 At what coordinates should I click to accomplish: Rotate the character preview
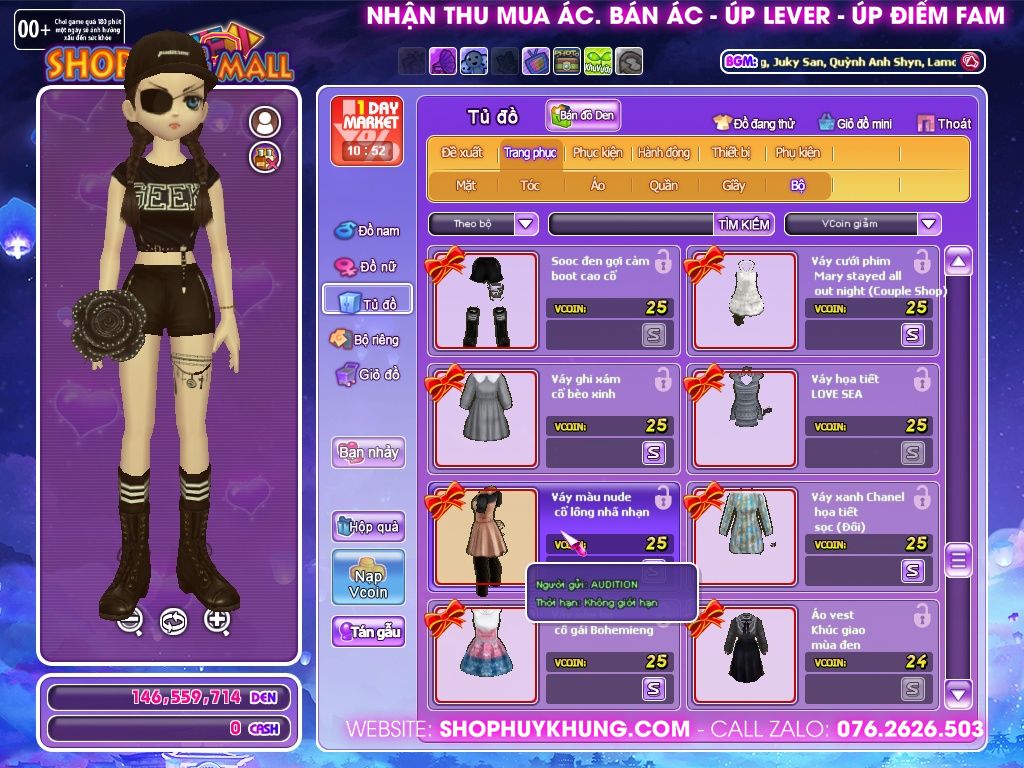coord(174,621)
